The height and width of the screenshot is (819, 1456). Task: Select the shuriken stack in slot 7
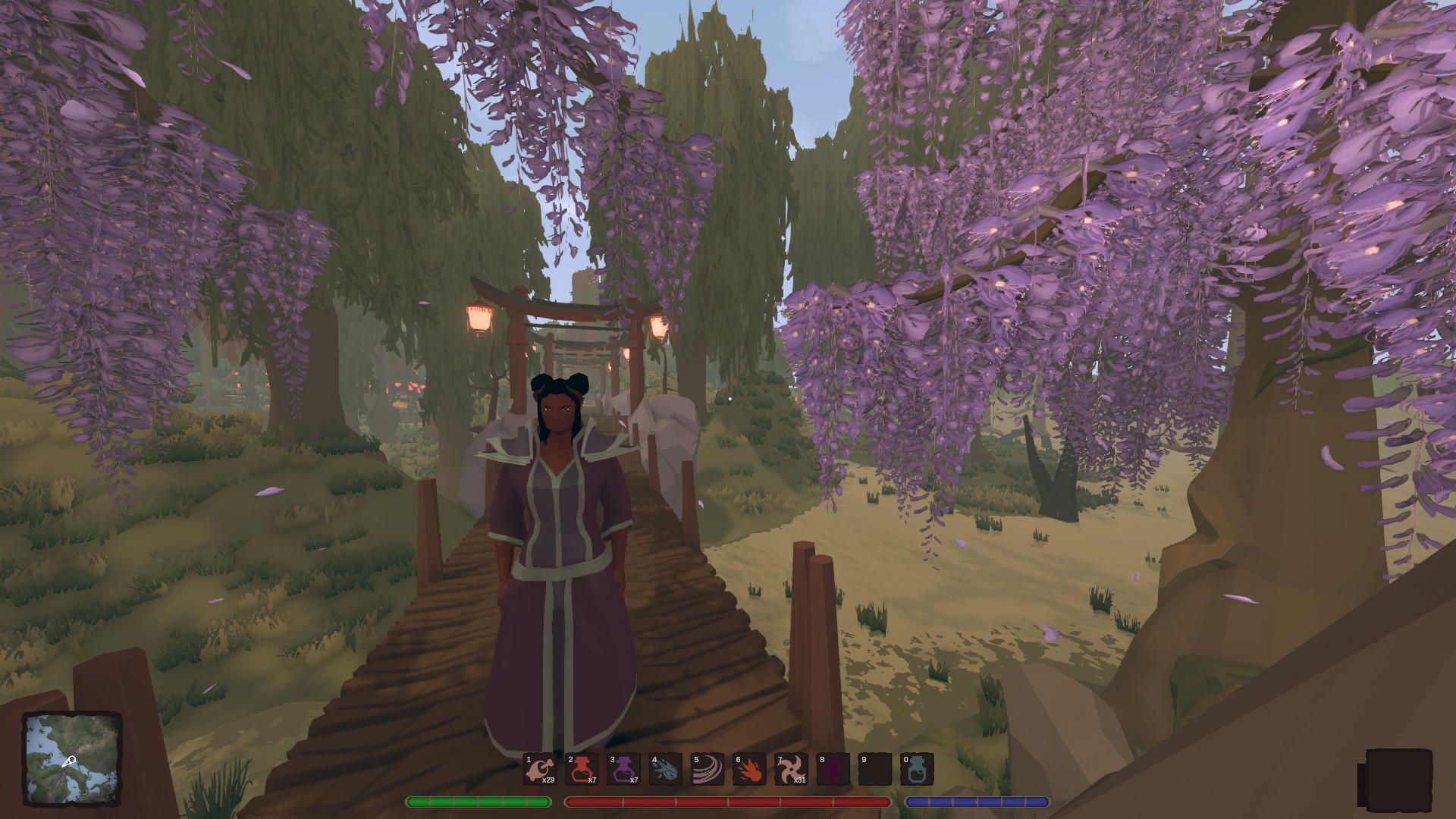tap(790, 770)
